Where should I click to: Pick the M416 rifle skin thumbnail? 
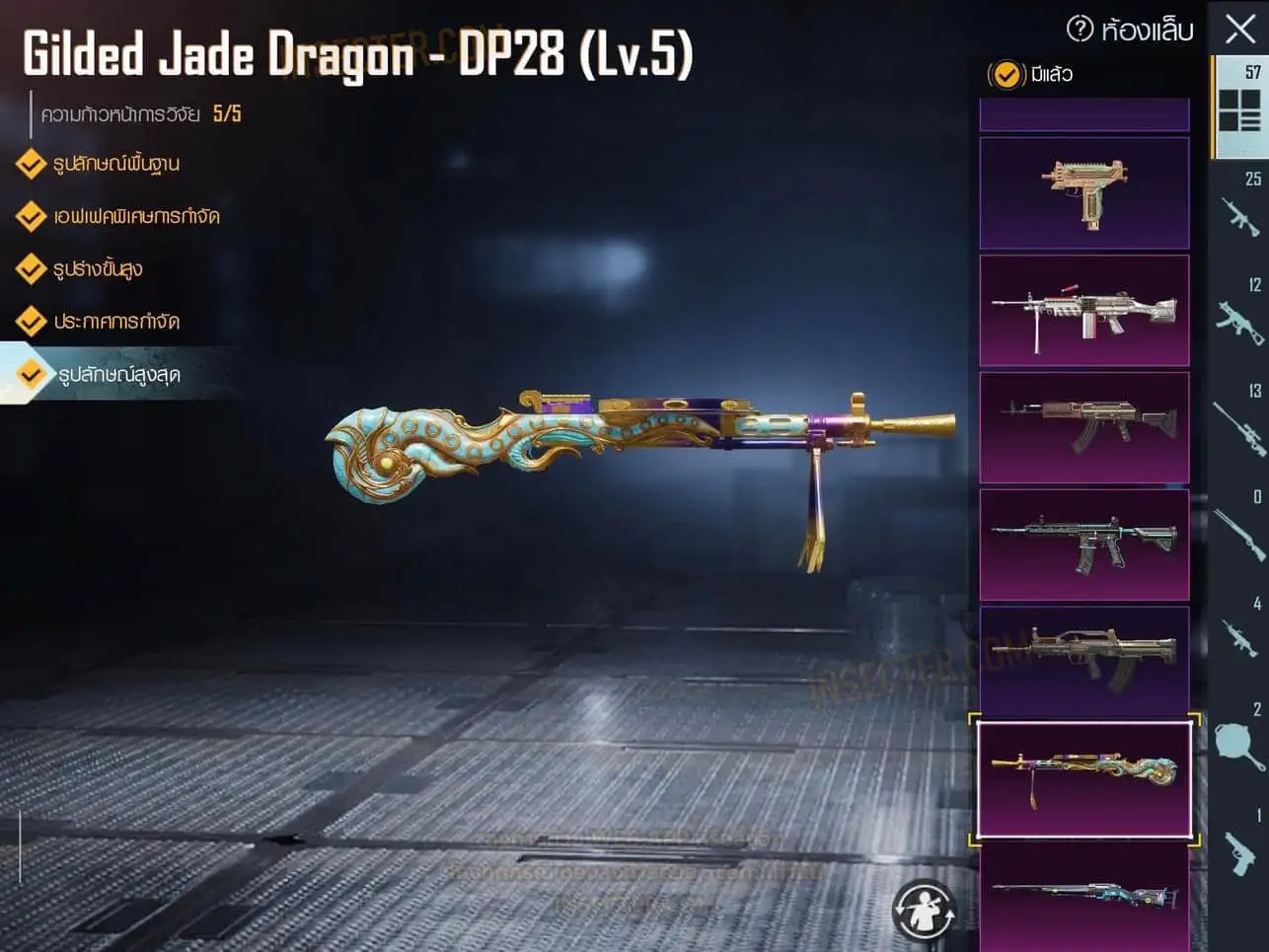1084,546
